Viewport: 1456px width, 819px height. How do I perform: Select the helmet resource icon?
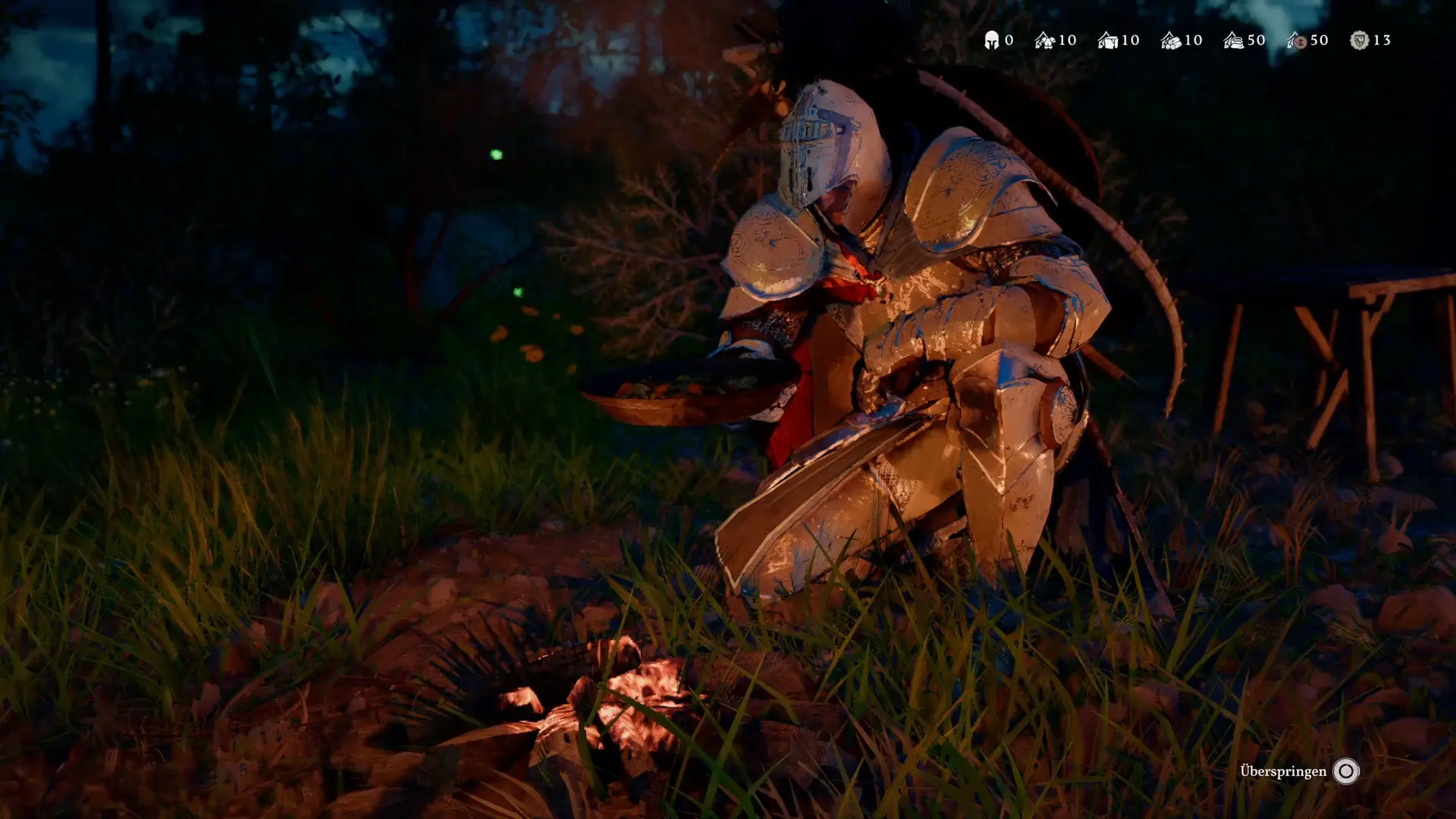[x=990, y=40]
